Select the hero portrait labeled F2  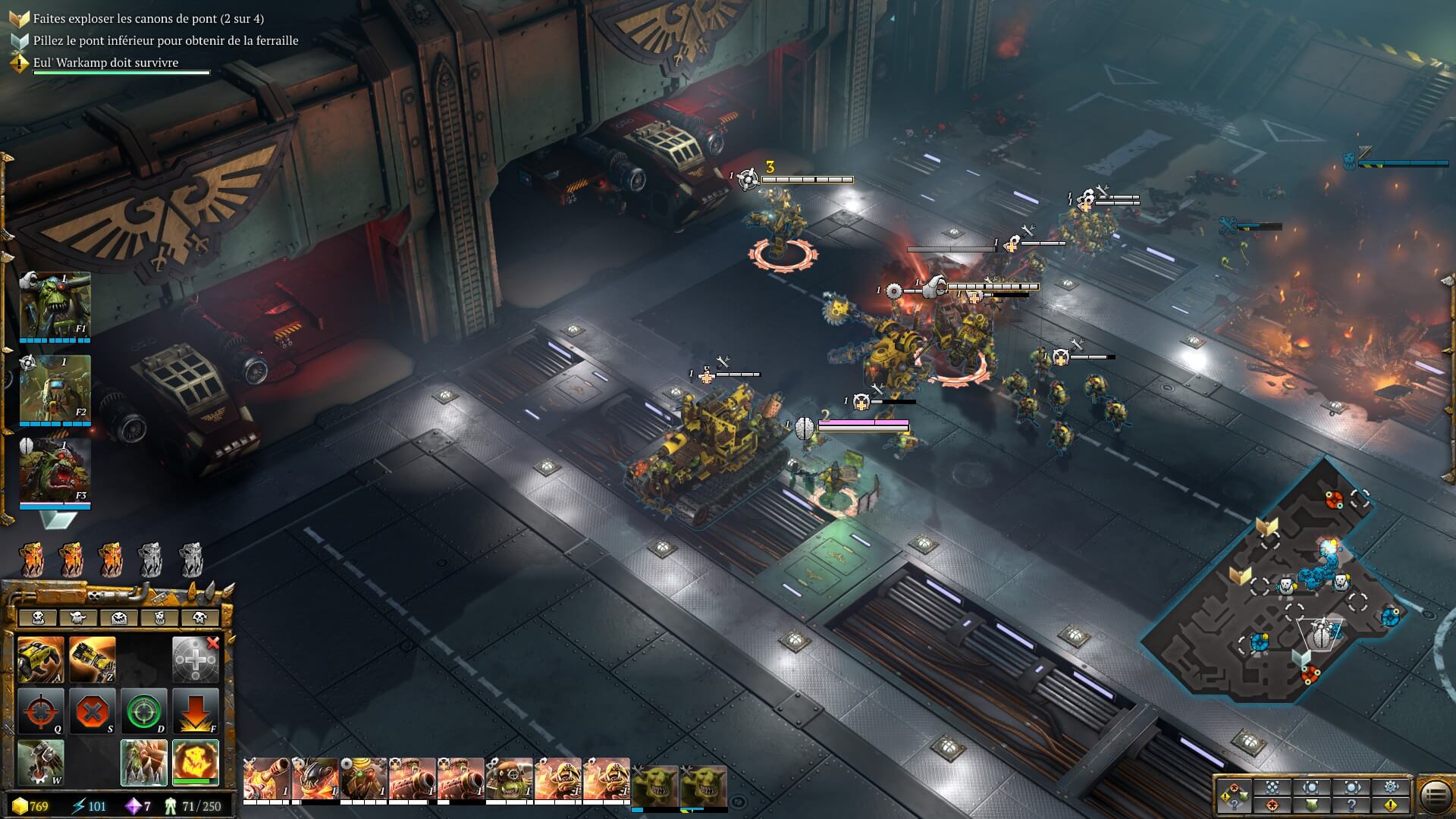point(55,388)
